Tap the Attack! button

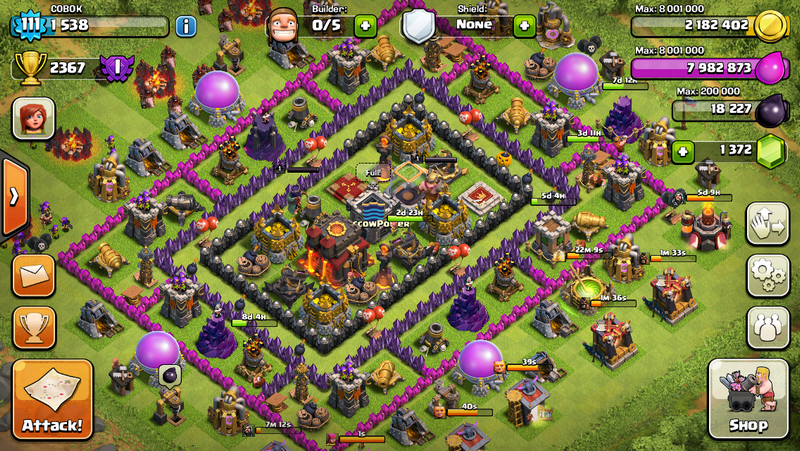52,399
